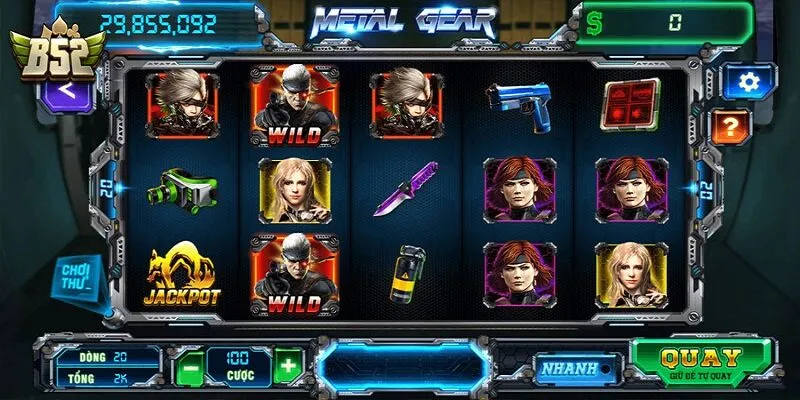Spin the reels with the QUAY button
The height and width of the screenshot is (400, 800).
(x=702, y=362)
